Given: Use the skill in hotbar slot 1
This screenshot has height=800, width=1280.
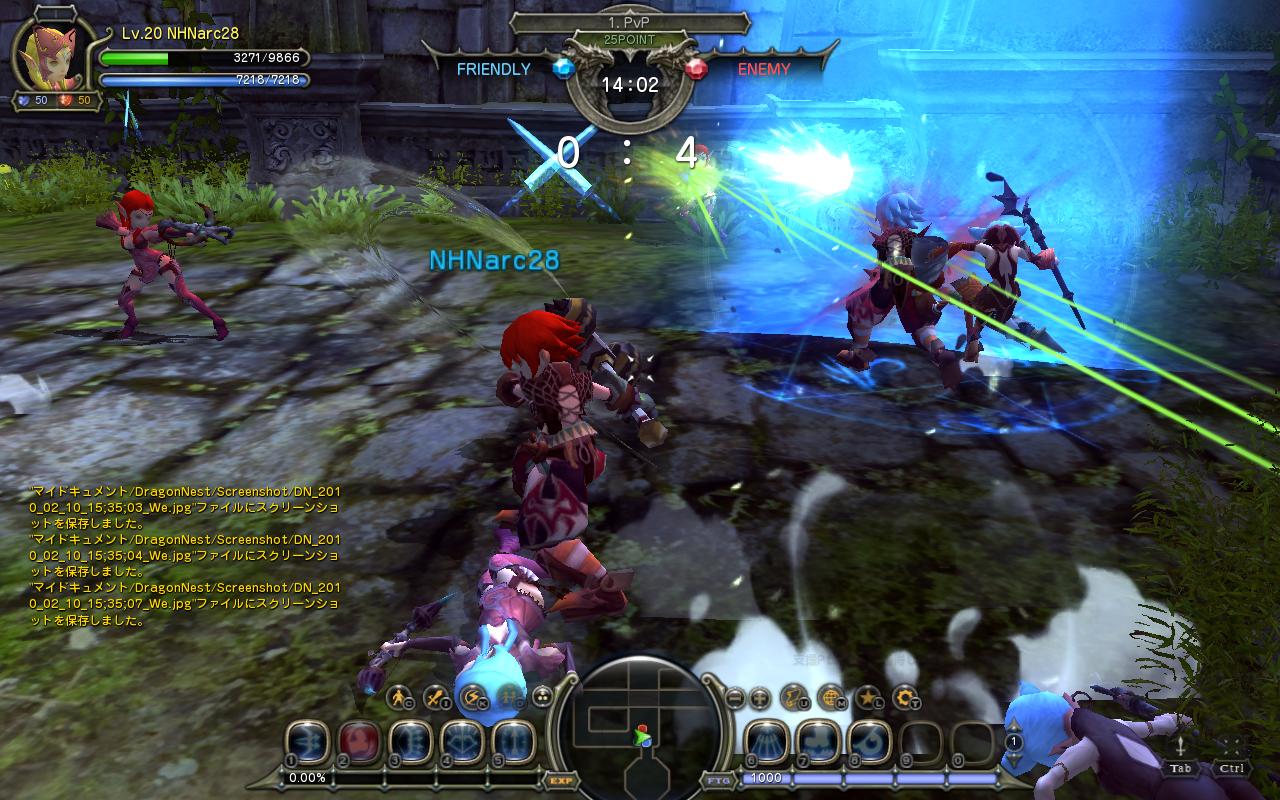Looking at the screenshot, I should pyautogui.click(x=307, y=742).
